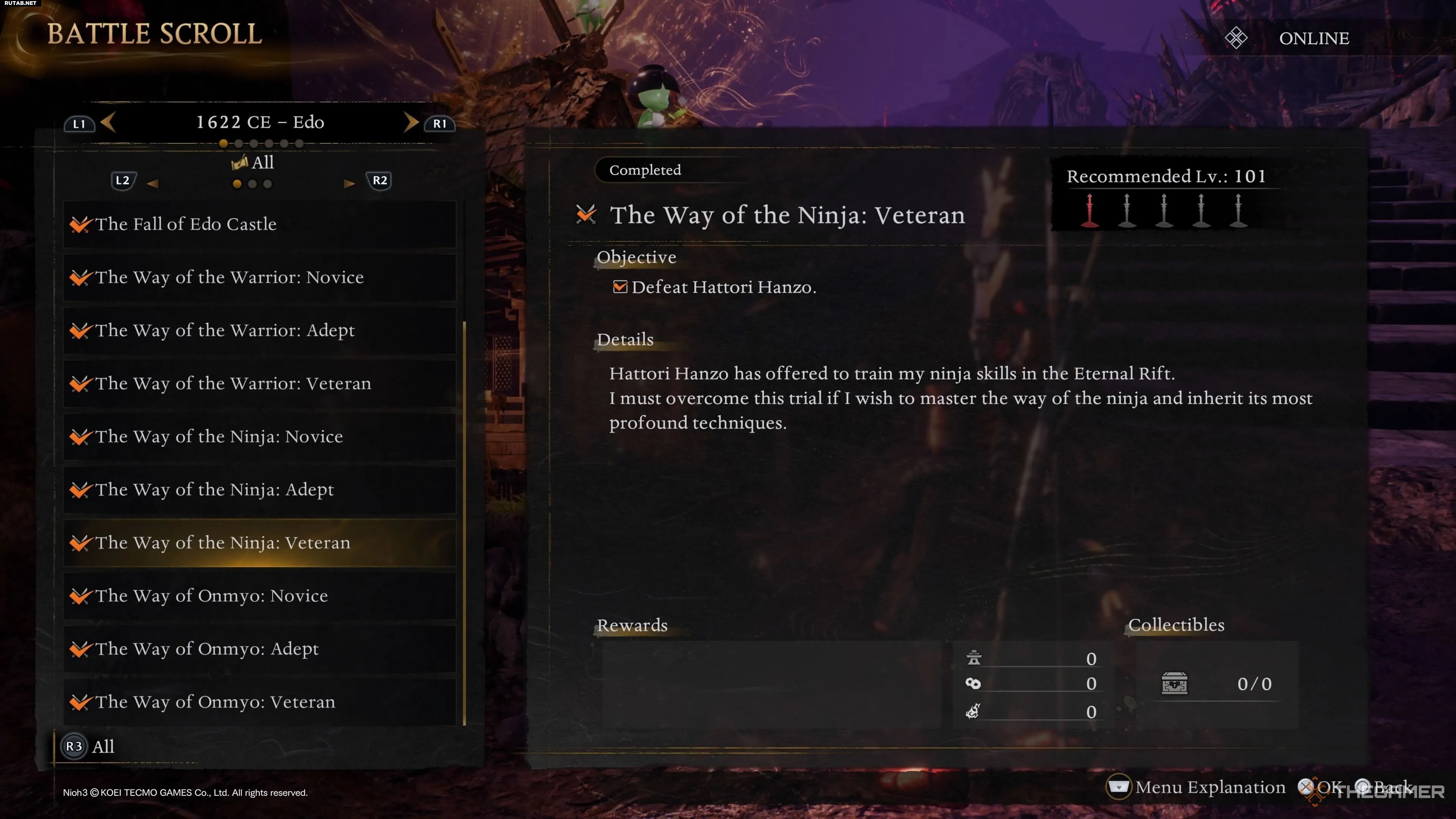Select The Fall of Edo Castle mission
The image size is (1456, 819).
coord(259,224)
